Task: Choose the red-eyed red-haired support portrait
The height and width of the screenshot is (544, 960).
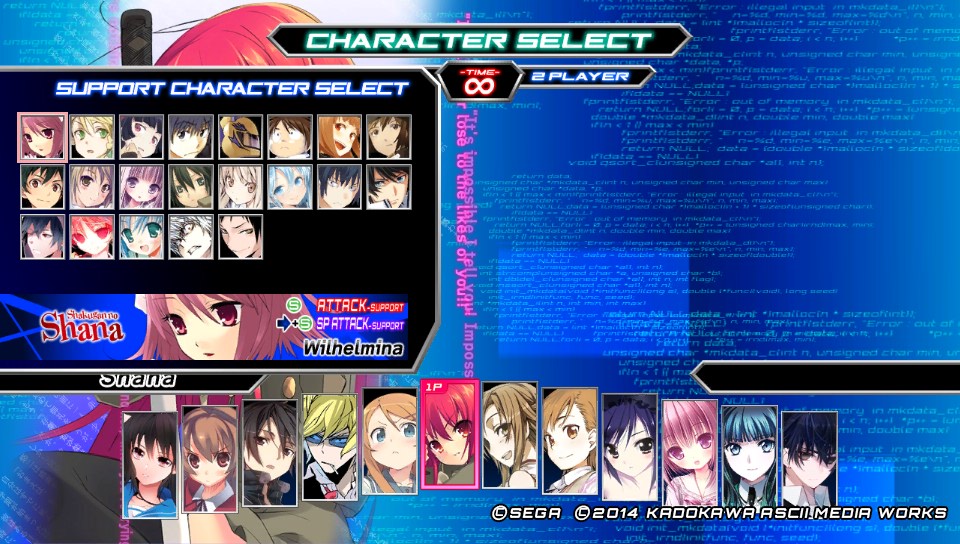Action: [x=92, y=237]
